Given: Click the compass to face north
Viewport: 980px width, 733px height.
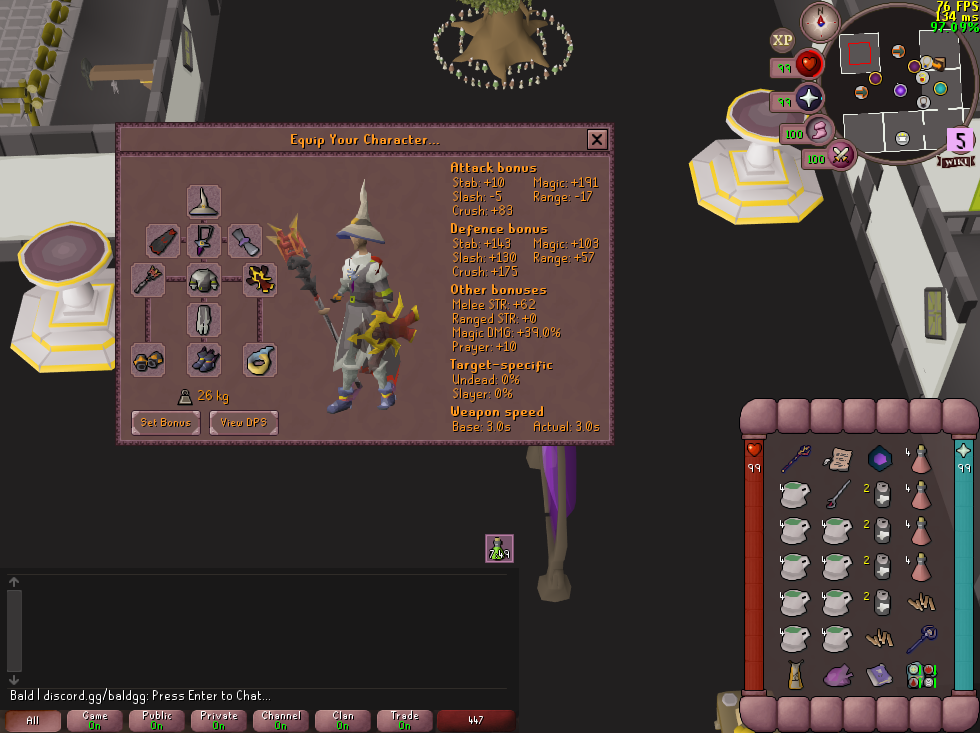Looking at the screenshot, I should point(820,21).
